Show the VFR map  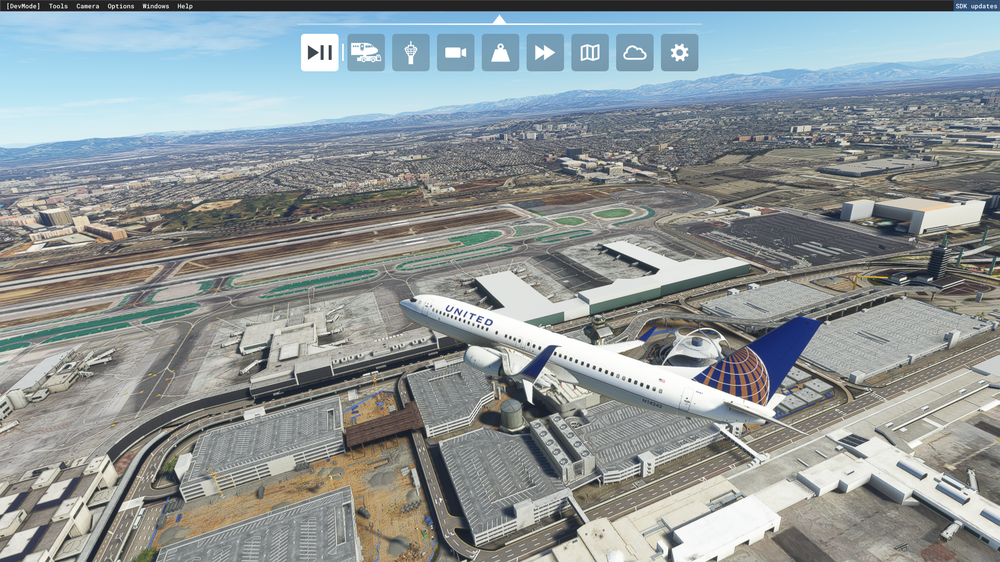(x=590, y=53)
